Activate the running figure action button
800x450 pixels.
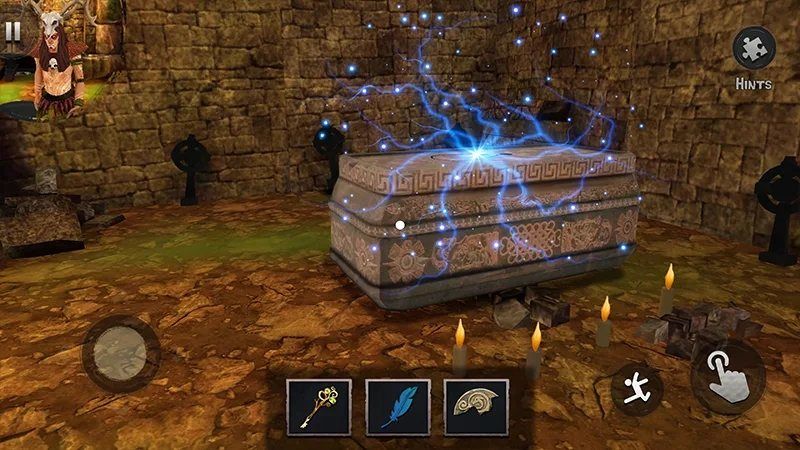pyautogui.click(x=636, y=390)
